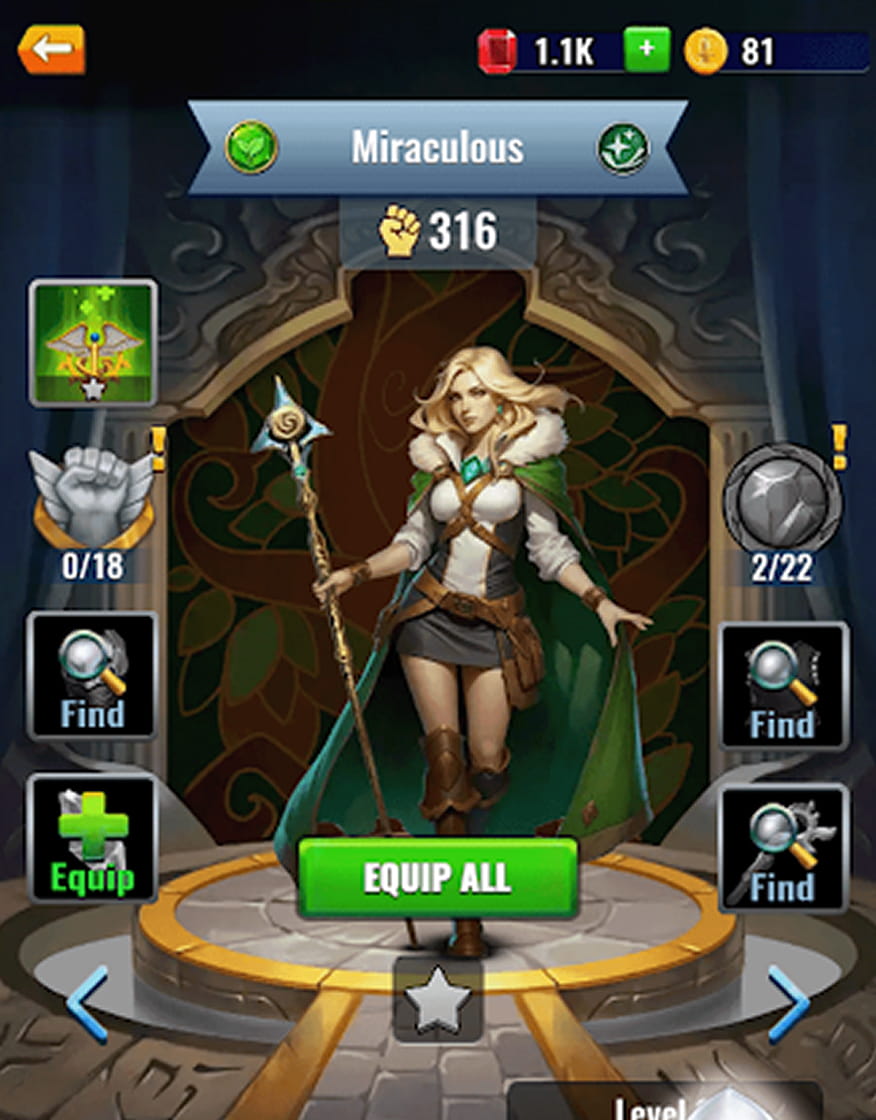Find an item for the dark cloth slot
The width and height of the screenshot is (876, 1120).
[783, 686]
